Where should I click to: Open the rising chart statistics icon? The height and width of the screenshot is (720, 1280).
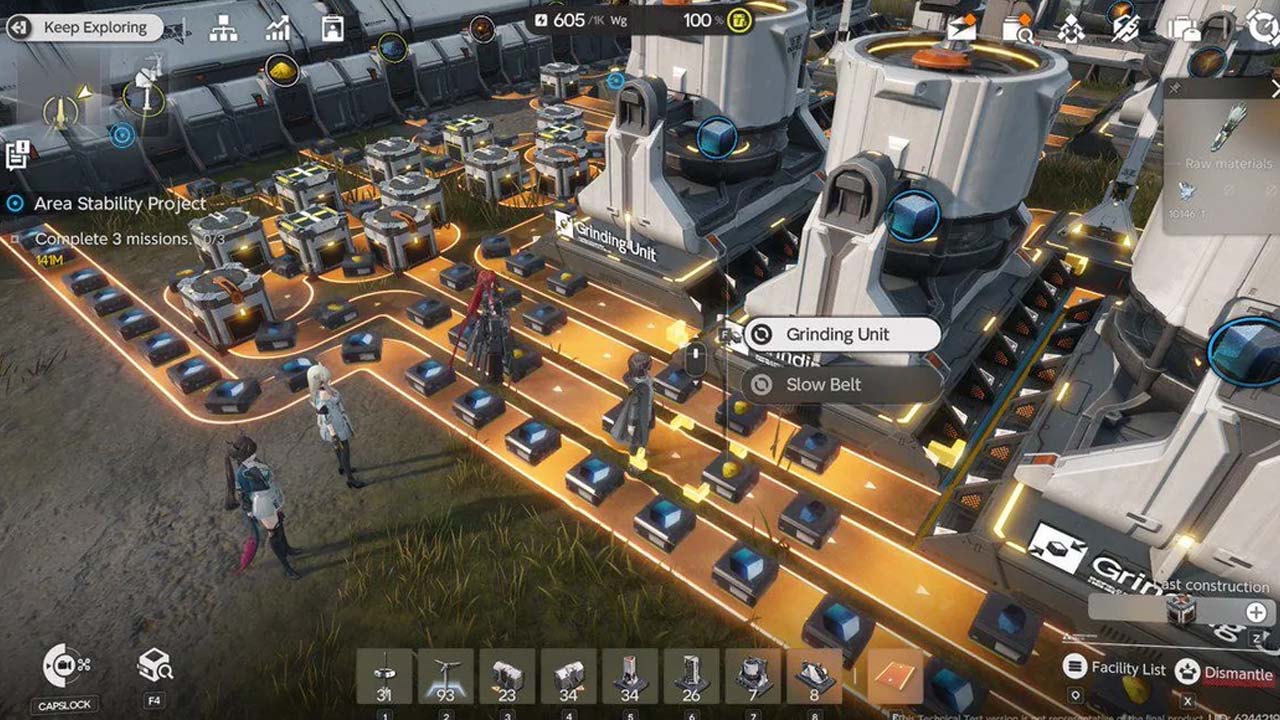pyautogui.click(x=278, y=28)
